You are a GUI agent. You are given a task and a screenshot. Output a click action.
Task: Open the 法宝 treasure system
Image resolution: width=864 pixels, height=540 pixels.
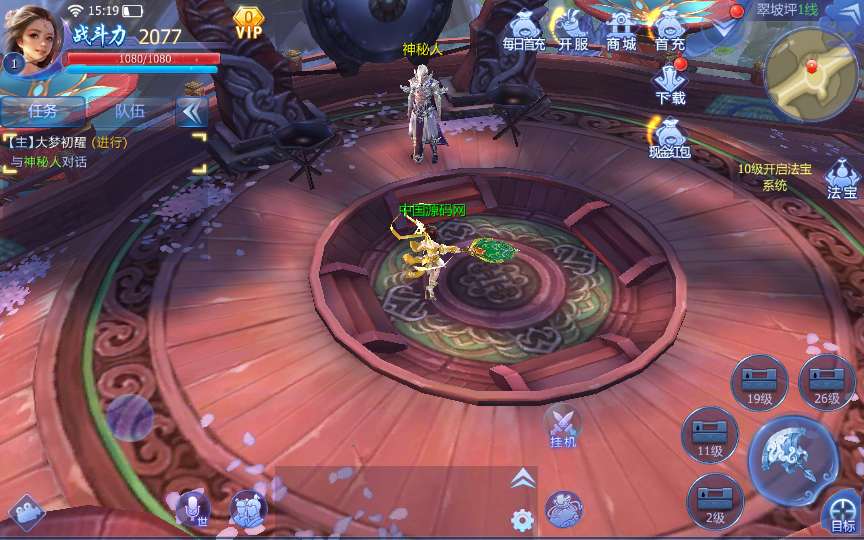pos(842,180)
